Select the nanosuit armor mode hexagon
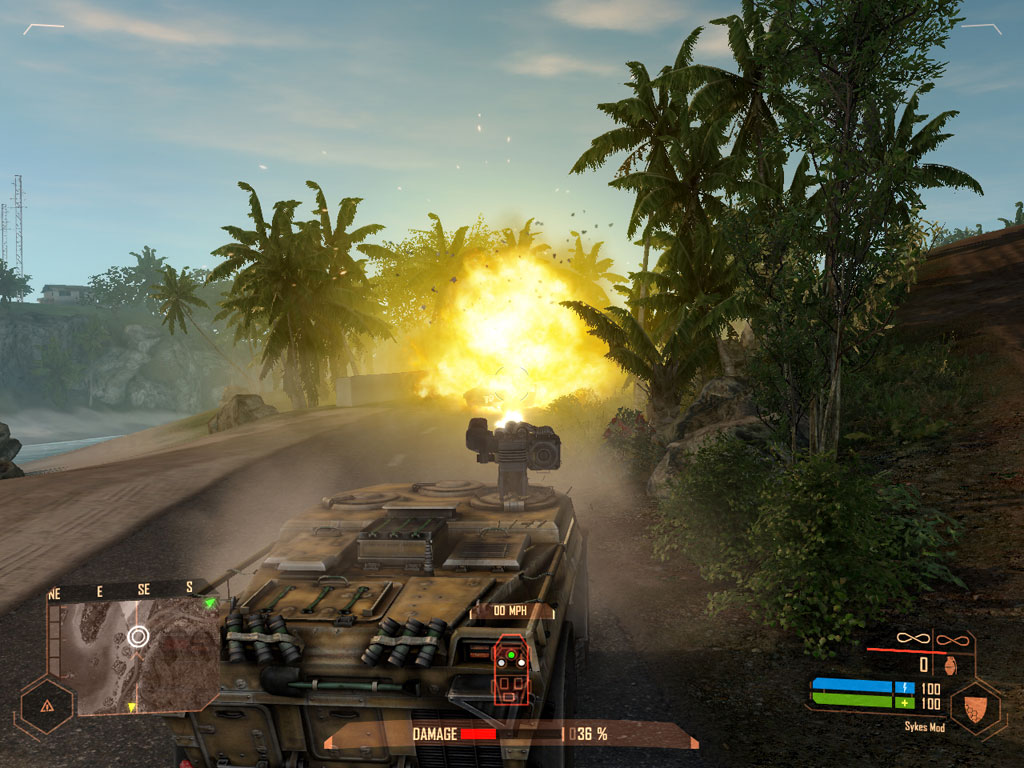 976,707
